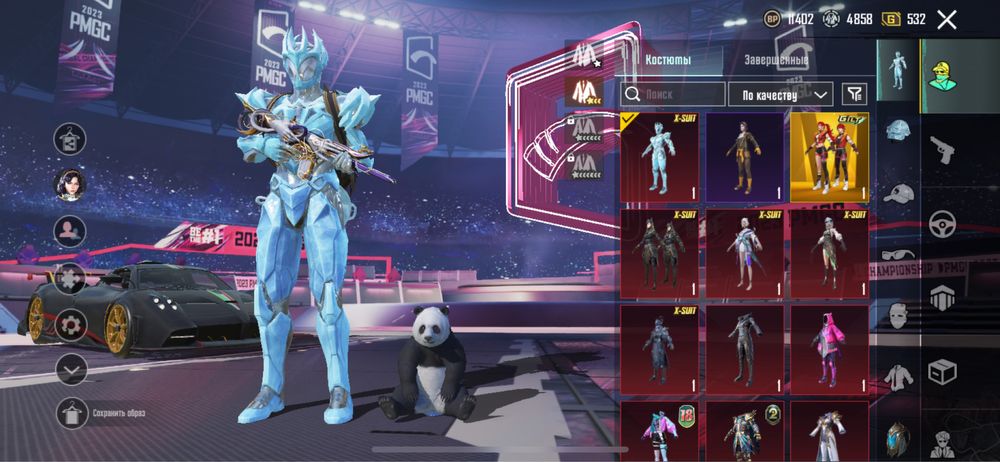Image resolution: width=1000 pixels, height=462 pixels.
Task: Open the gear settings icon
Action: (x=70, y=324)
